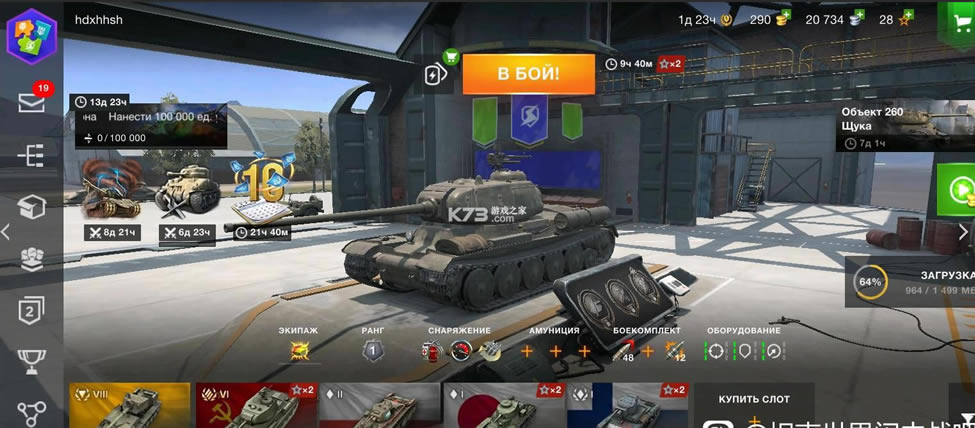Open the СНАРЯЖЕНИЕ consumables slots
This screenshot has width=975, height=428.
460,350
